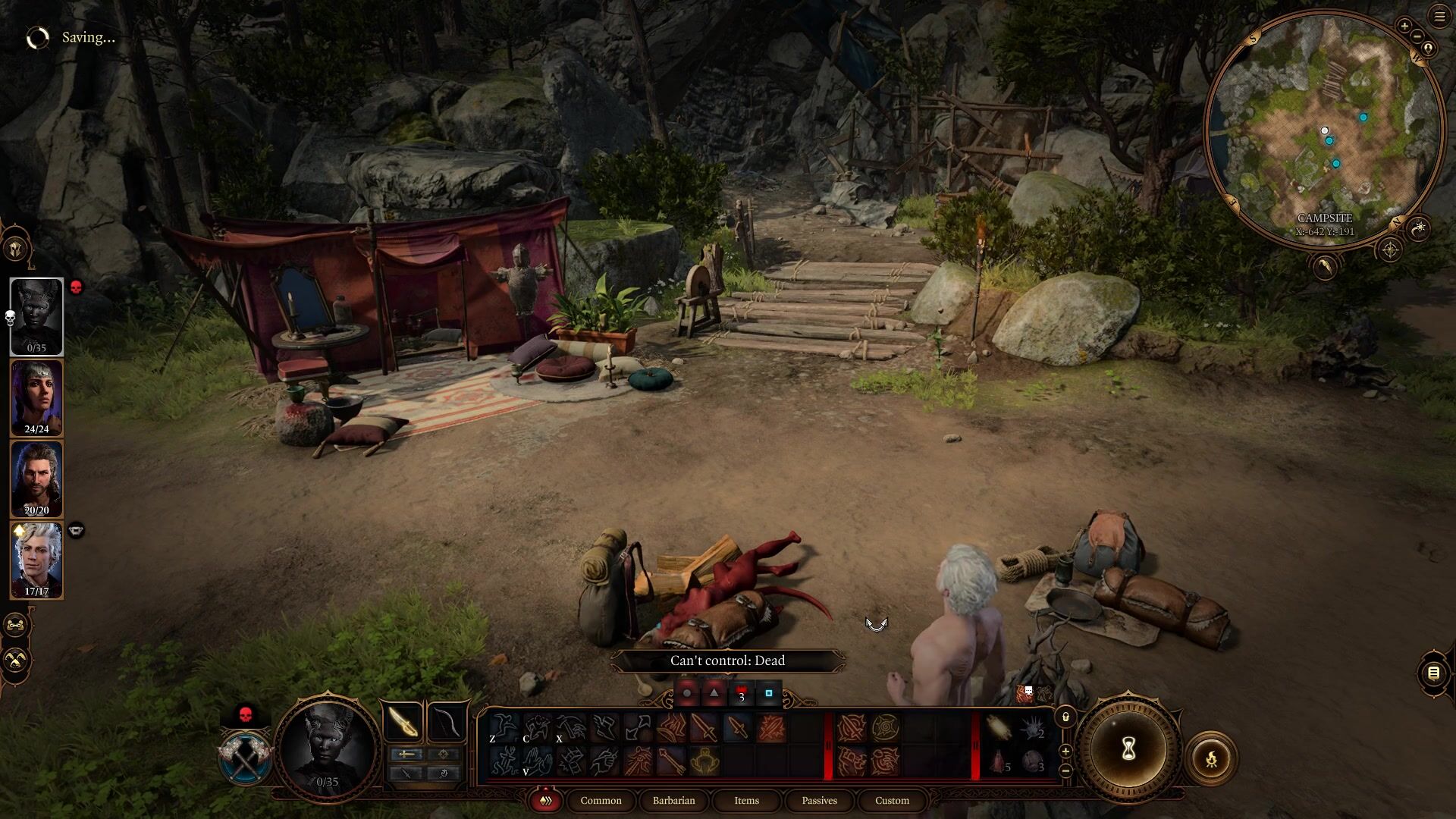Toggle the hotbar lock icon
Viewport: 1456px width, 819px height.
click(x=1065, y=717)
